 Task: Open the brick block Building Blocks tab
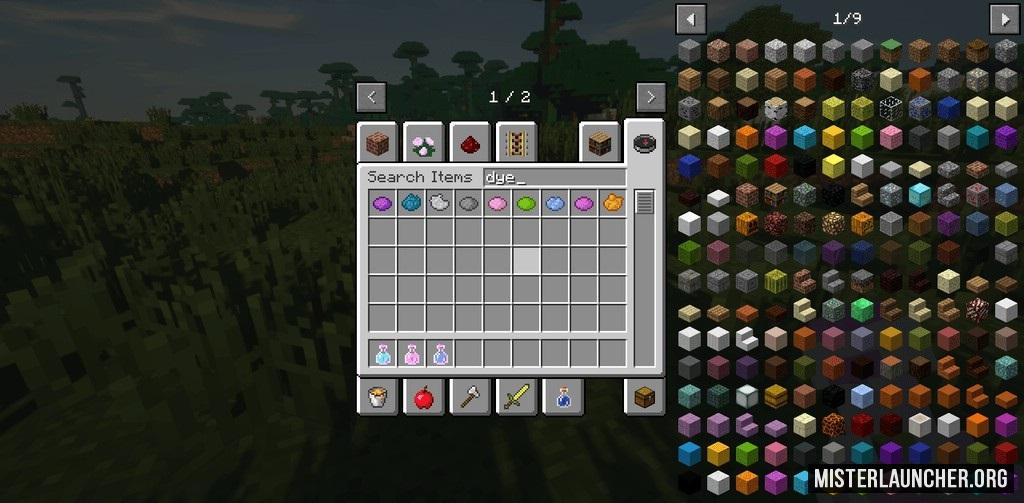(x=378, y=144)
